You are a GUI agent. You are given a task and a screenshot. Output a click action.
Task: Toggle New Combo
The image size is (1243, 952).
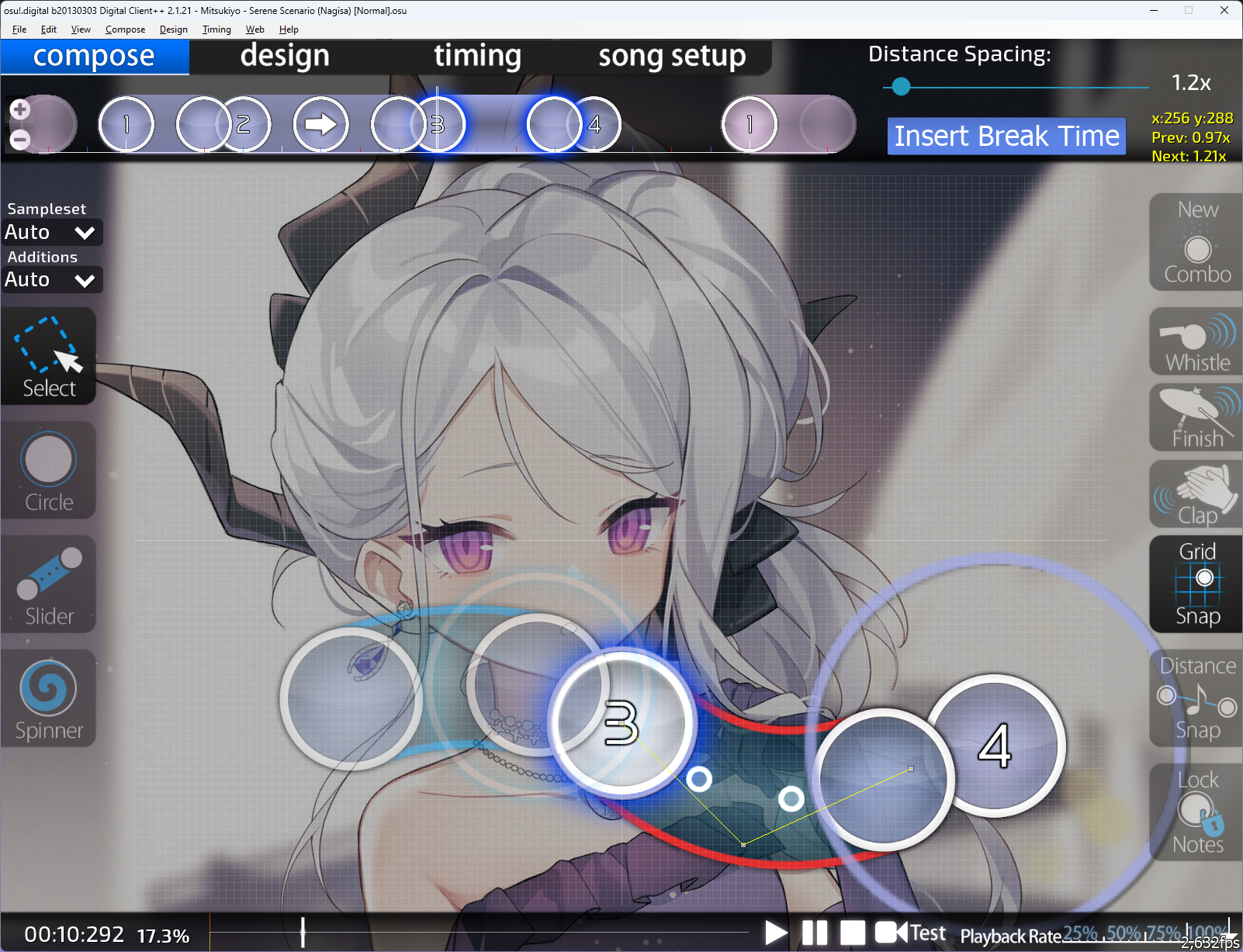click(x=1196, y=242)
